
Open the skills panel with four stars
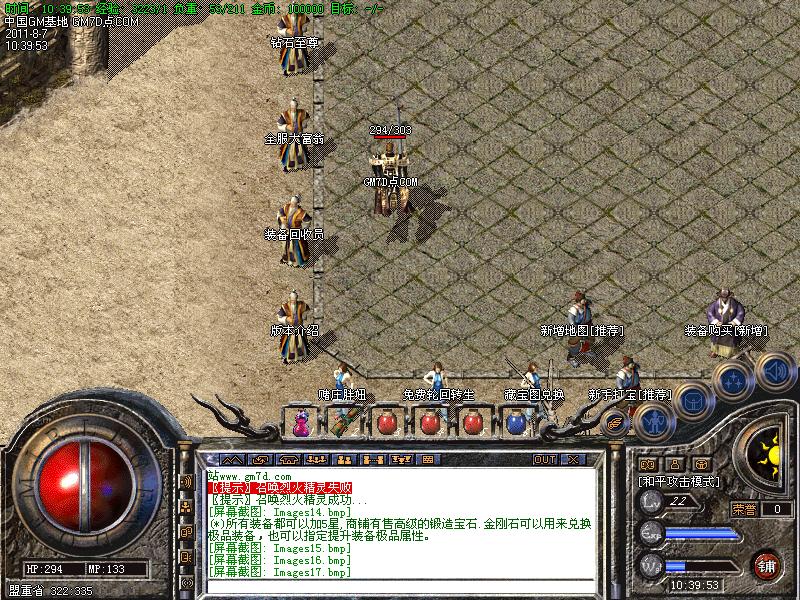pos(733,381)
